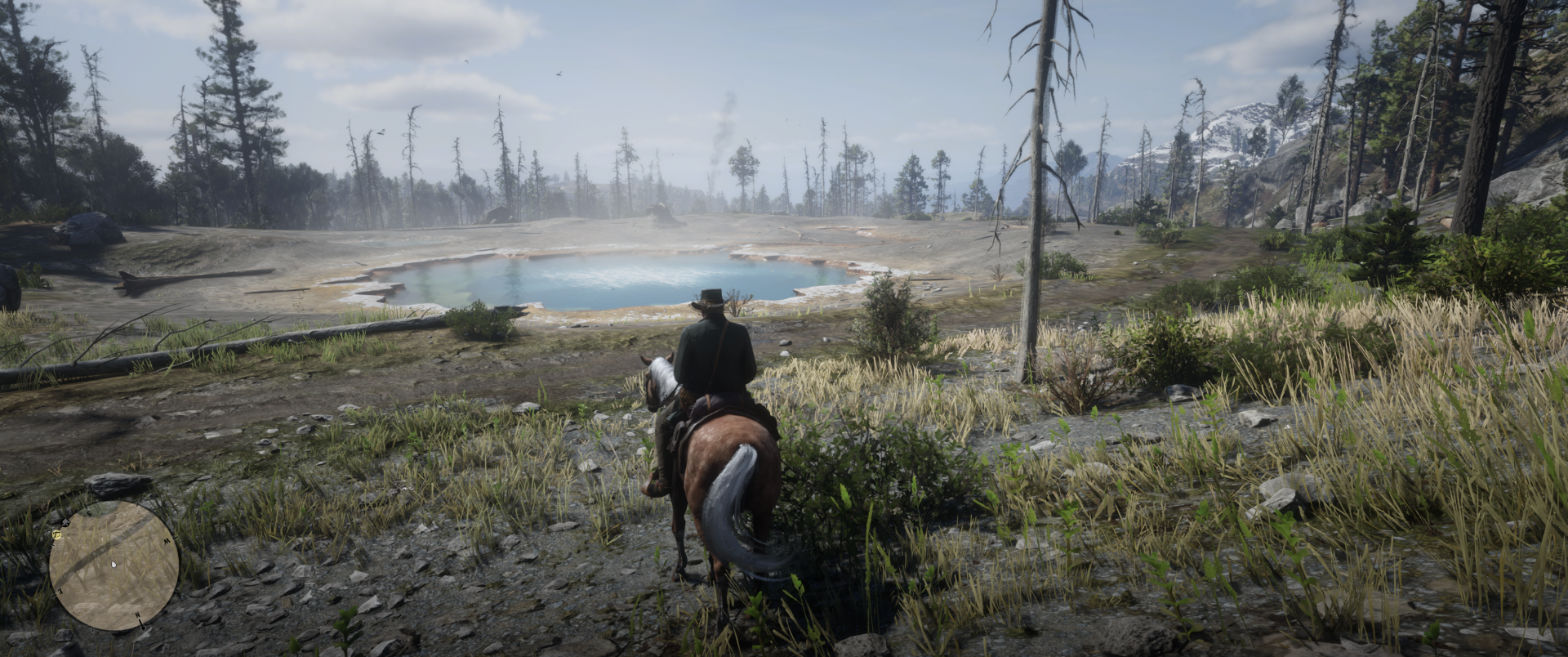Click the white player arrow on minimap
Image resolution: width=1568 pixels, height=657 pixels.
(x=114, y=565)
